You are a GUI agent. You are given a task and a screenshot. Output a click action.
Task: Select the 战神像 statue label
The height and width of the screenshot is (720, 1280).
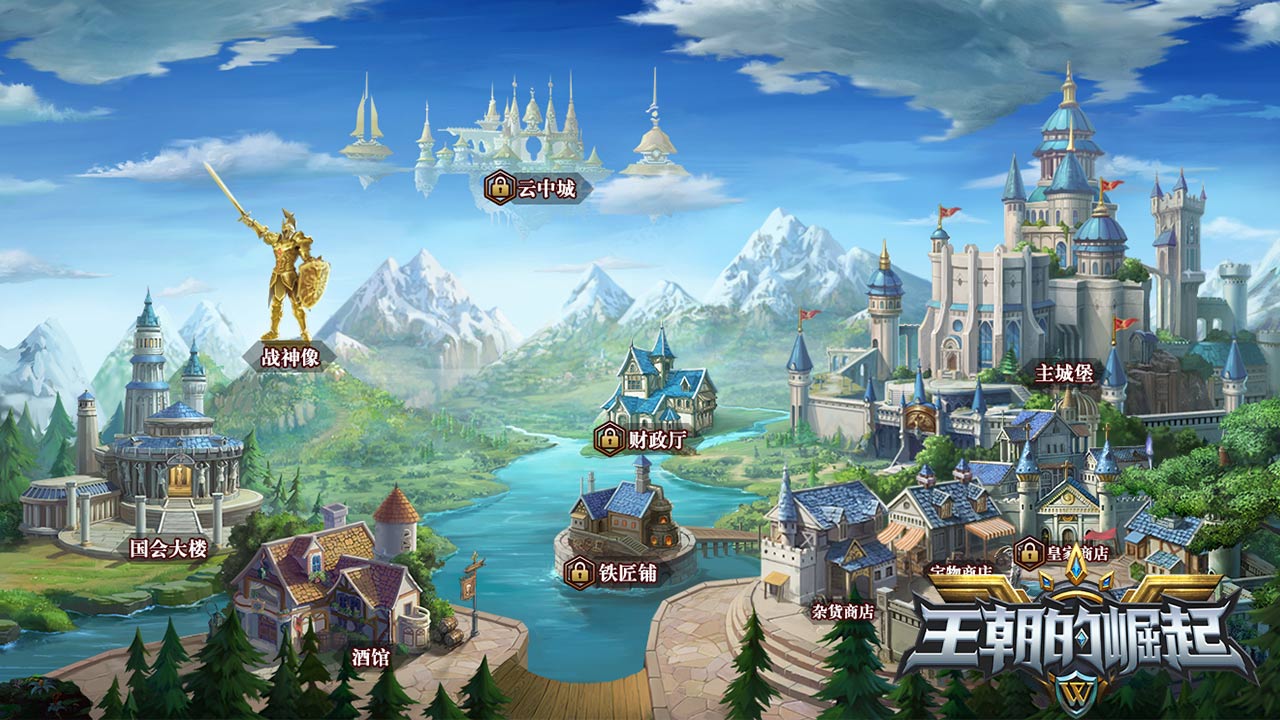pos(290,357)
